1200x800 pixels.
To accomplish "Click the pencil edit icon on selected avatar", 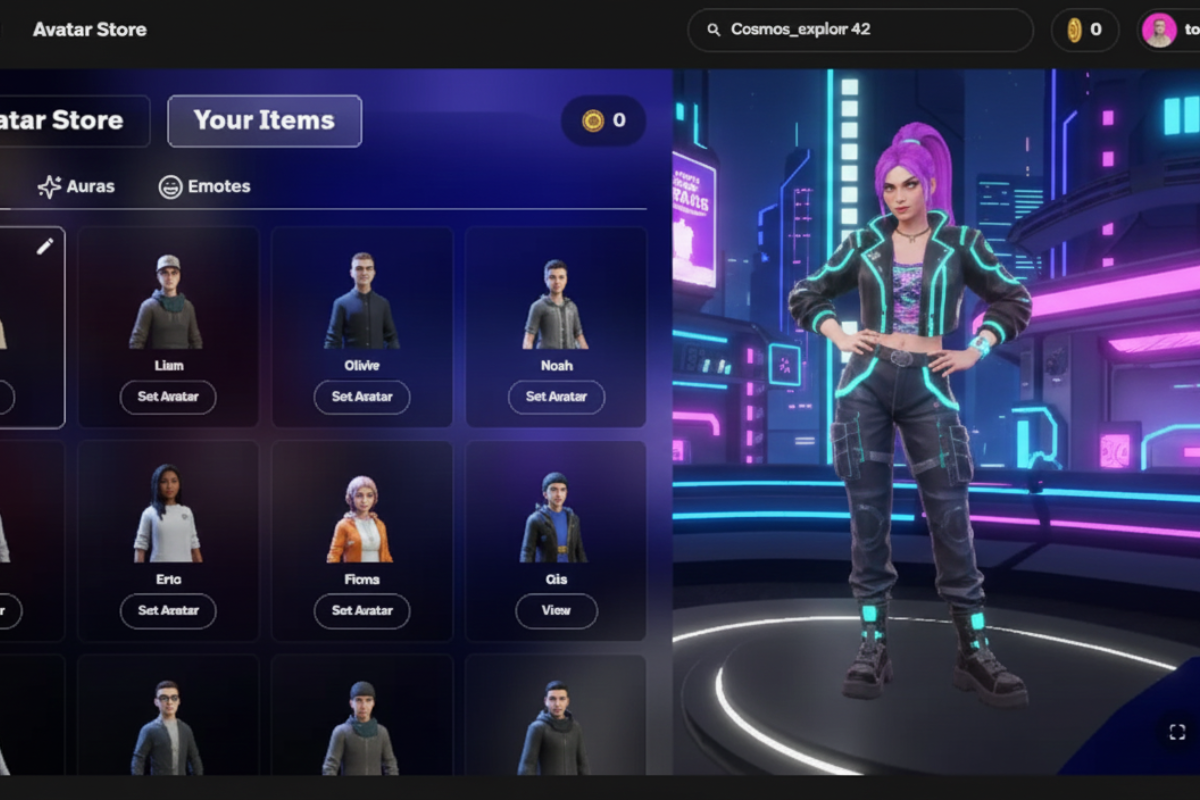I will (x=45, y=246).
